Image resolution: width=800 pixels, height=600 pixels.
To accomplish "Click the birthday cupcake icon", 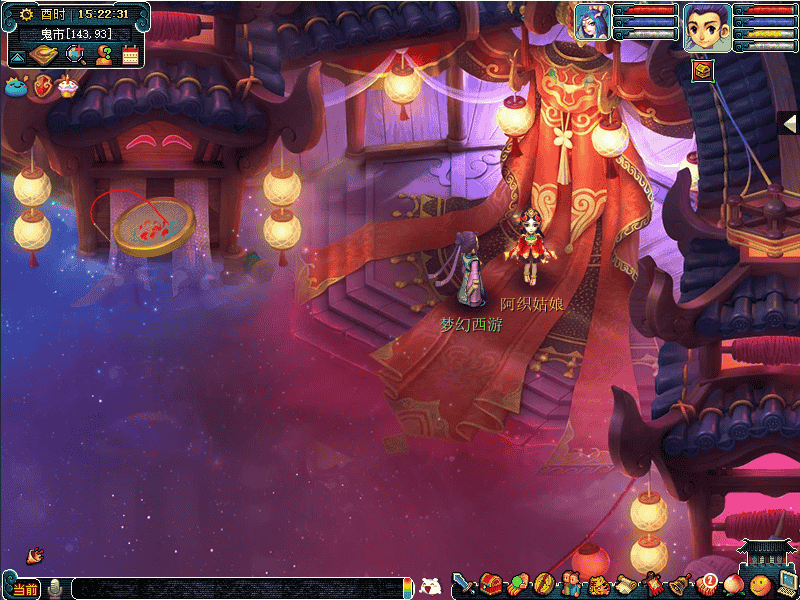I will tap(67, 86).
